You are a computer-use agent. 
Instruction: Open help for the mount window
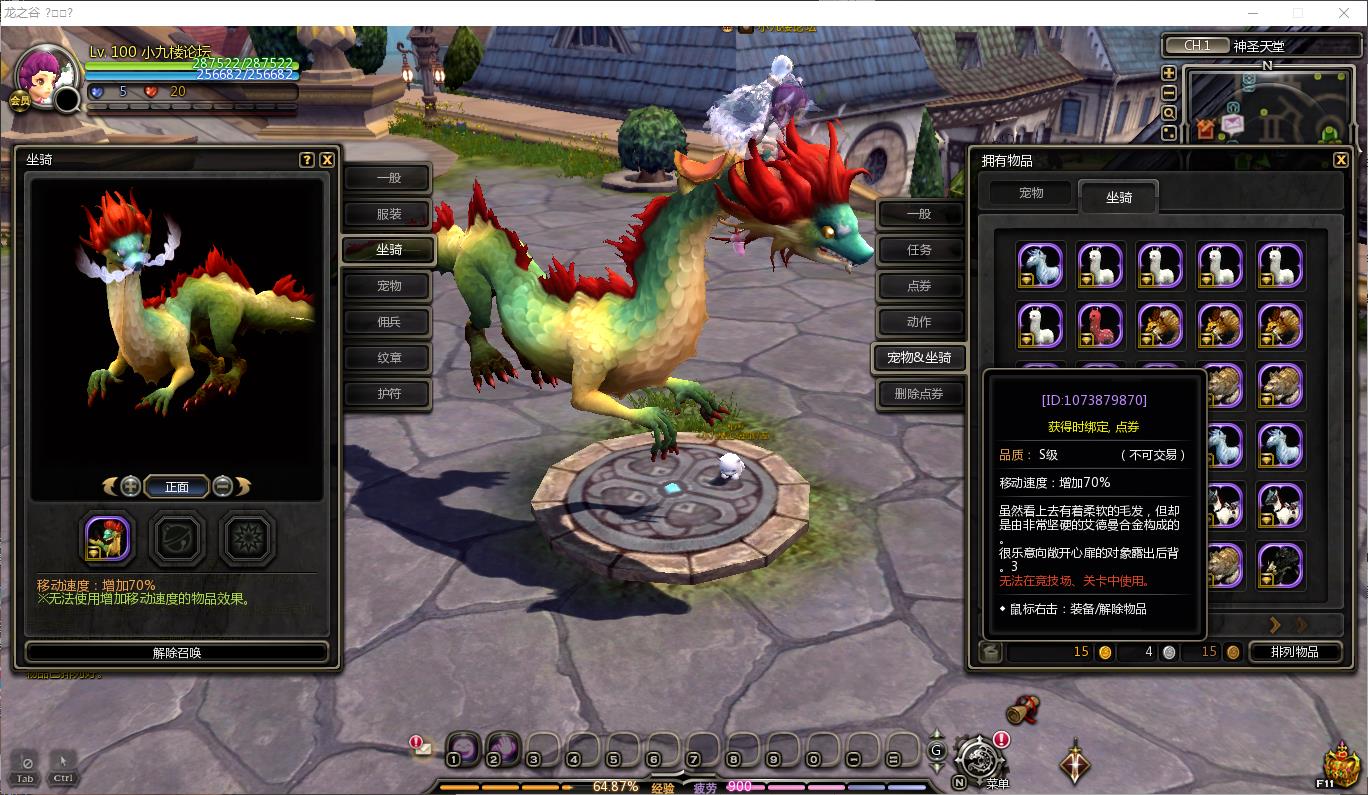pos(307,160)
